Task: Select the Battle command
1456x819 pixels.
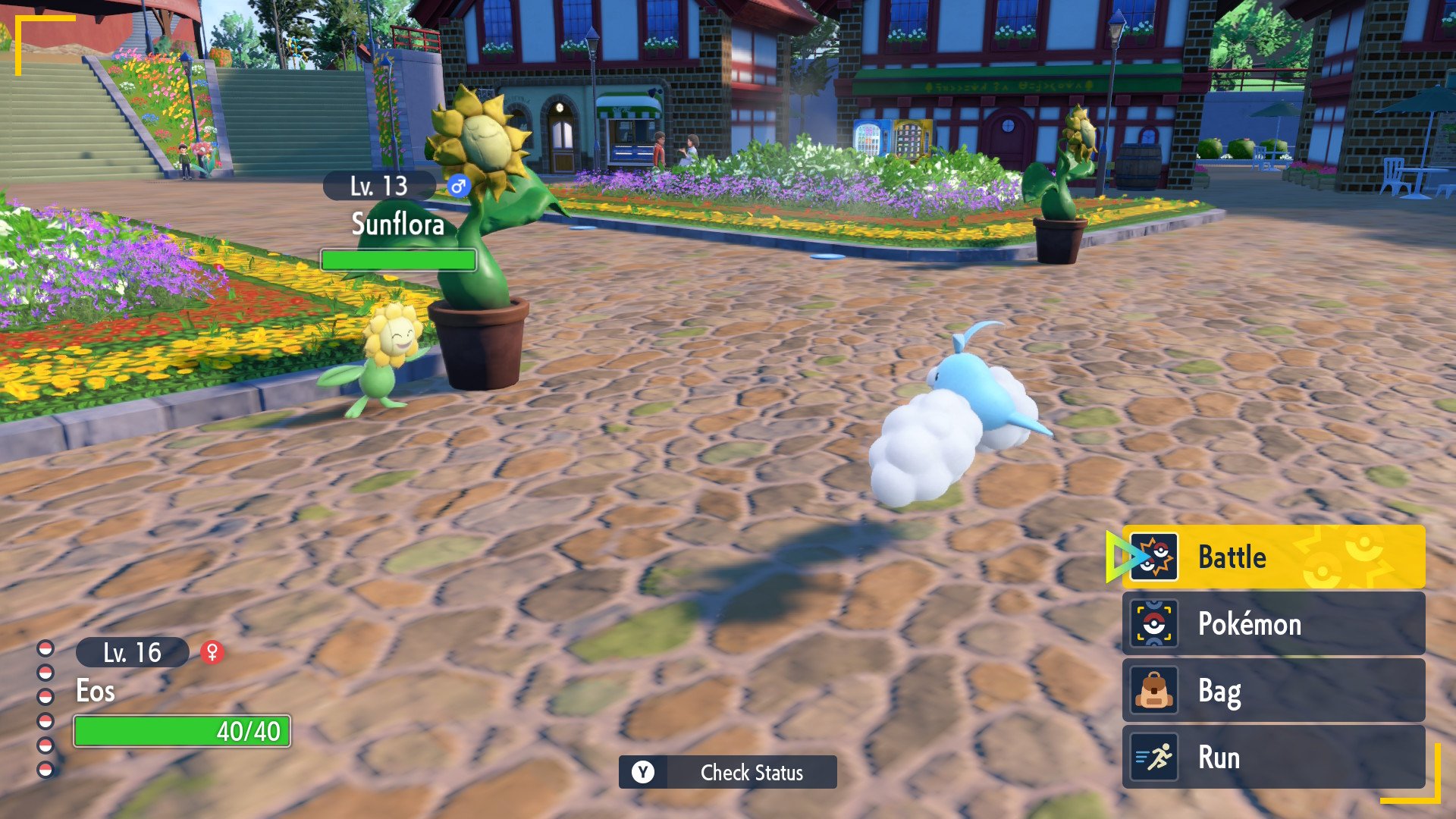Action: [x=1272, y=557]
